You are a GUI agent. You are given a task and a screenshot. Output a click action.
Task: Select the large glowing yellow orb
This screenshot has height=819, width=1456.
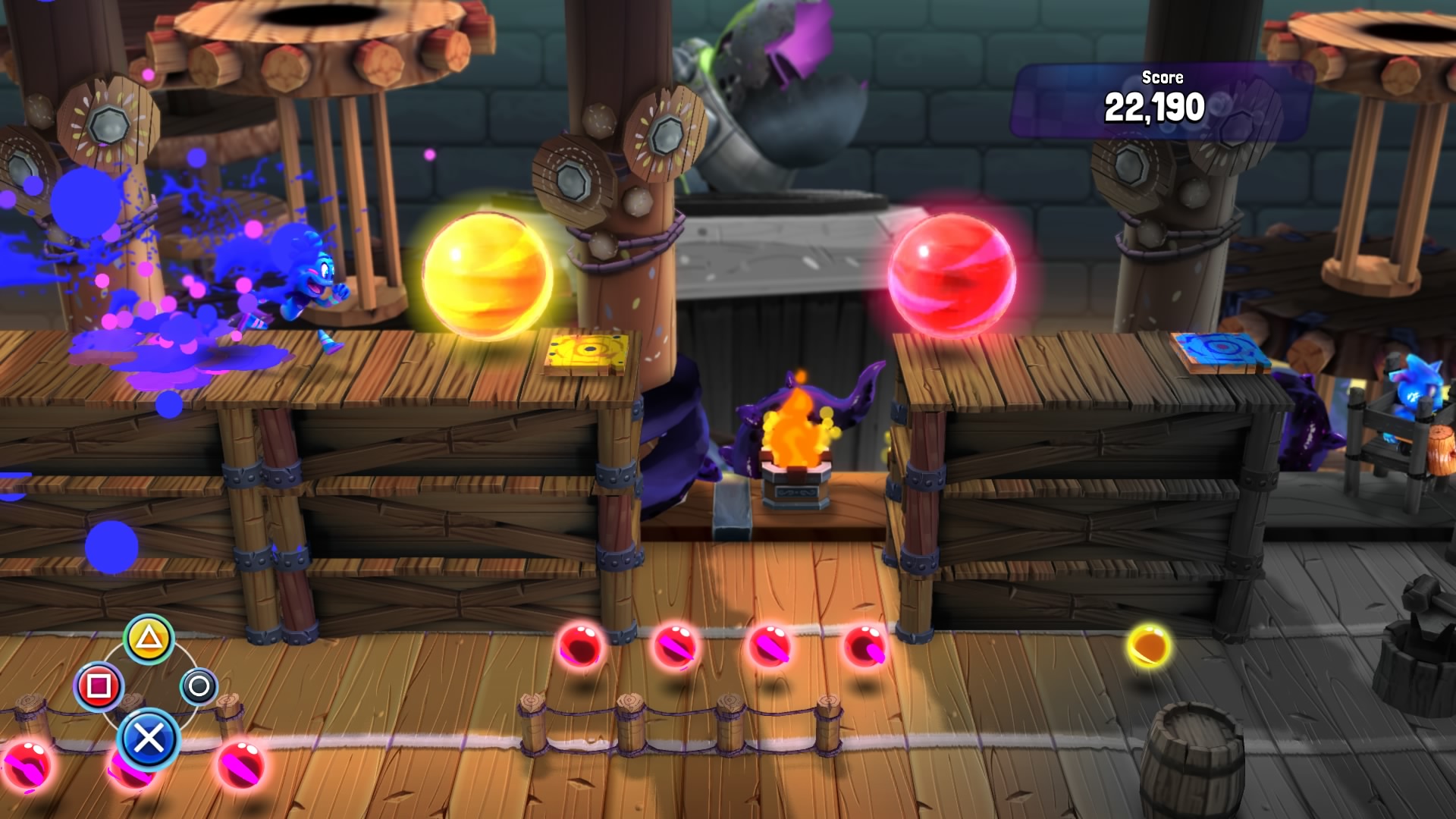[x=489, y=273]
